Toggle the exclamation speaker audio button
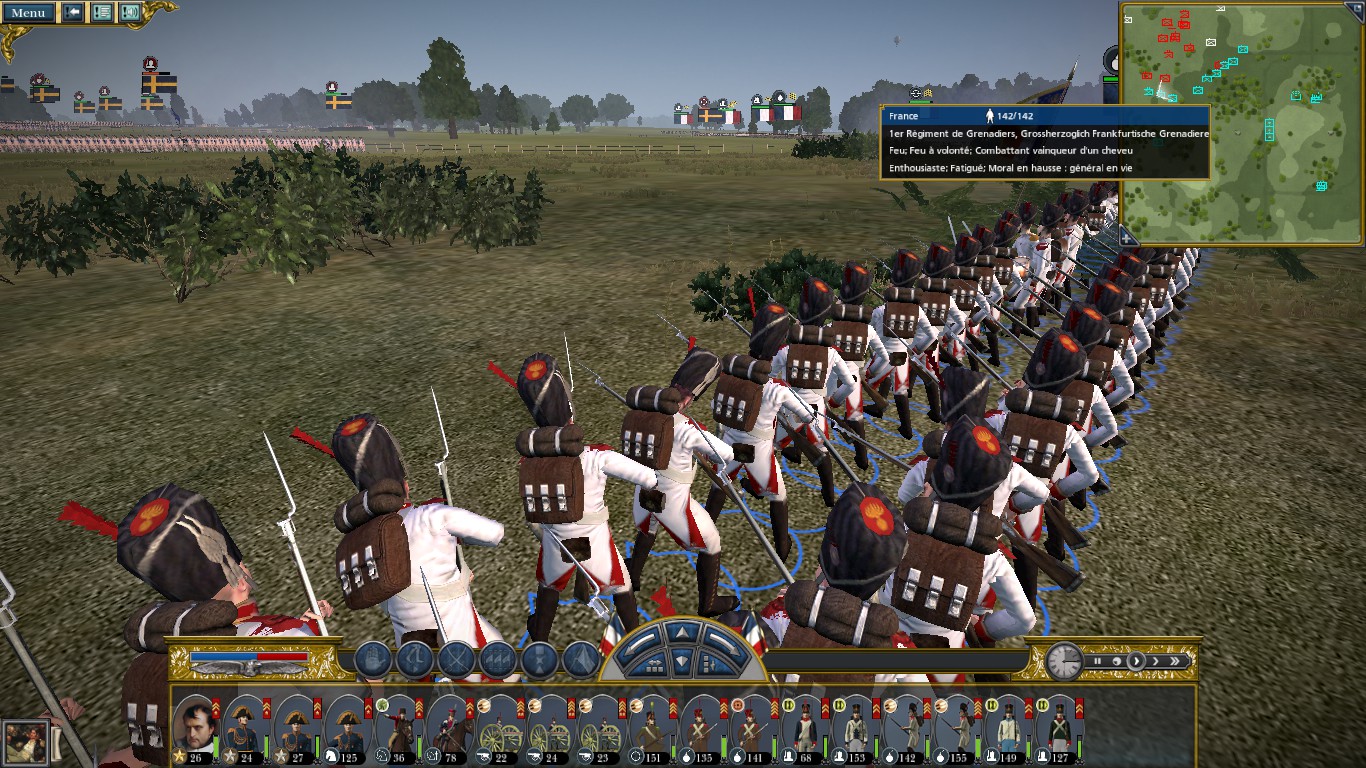 130,13
